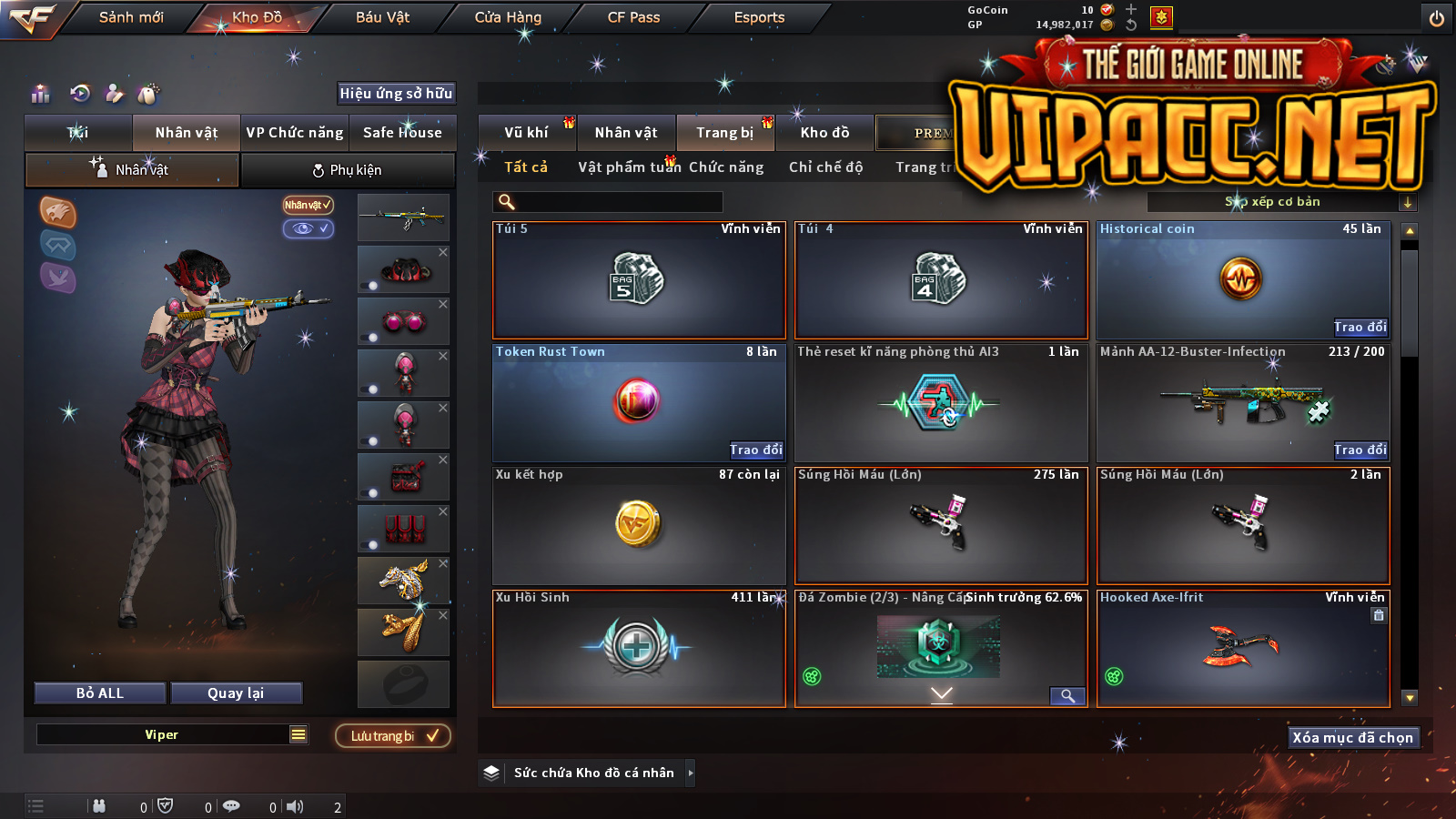Open the Sắp xếp cơ bản sort dropdown
Screen dimensions: 1456x819
1279,202
